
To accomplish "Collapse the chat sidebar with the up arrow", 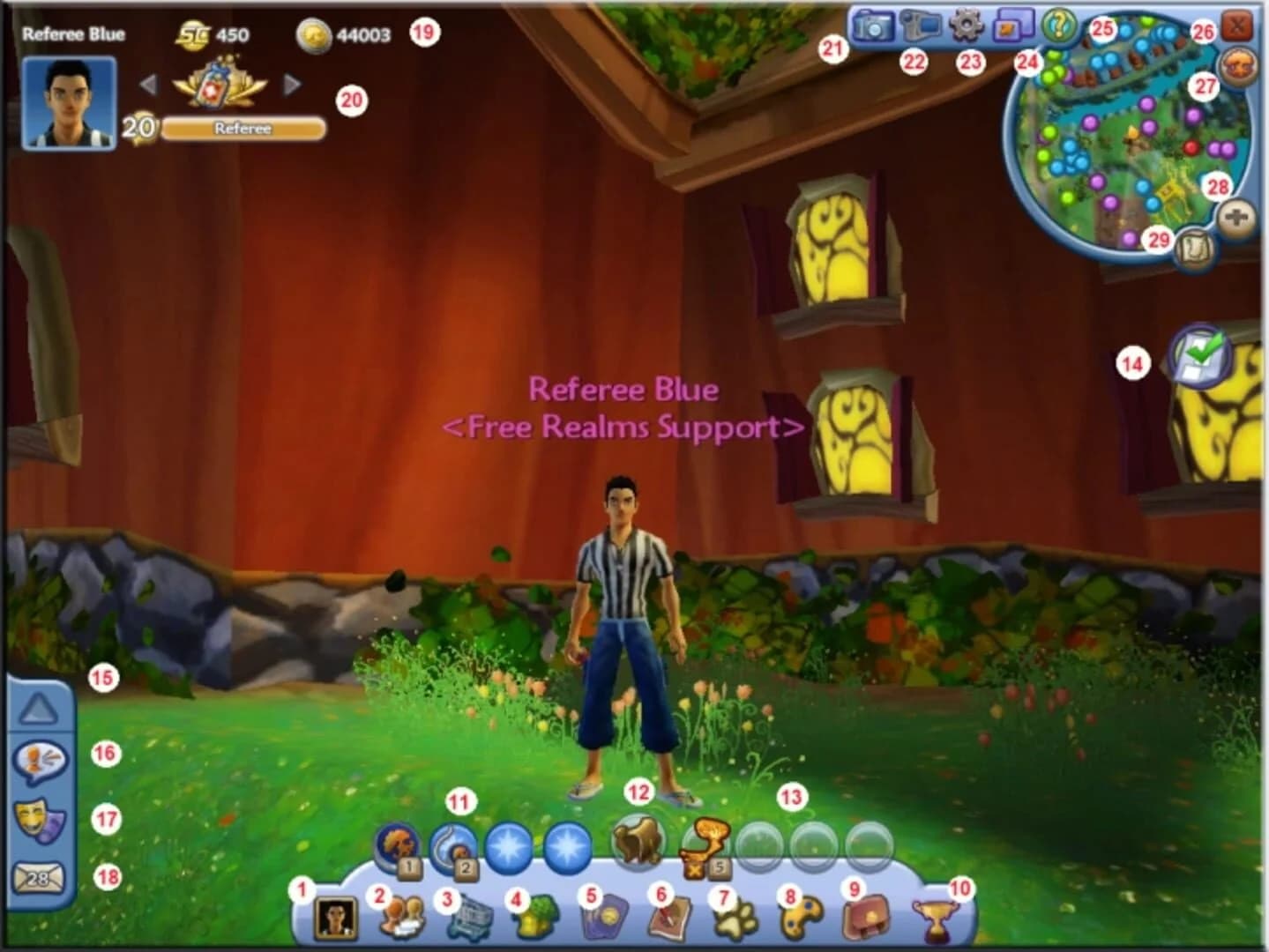I will pyautogui.click(x=40, y=705).
